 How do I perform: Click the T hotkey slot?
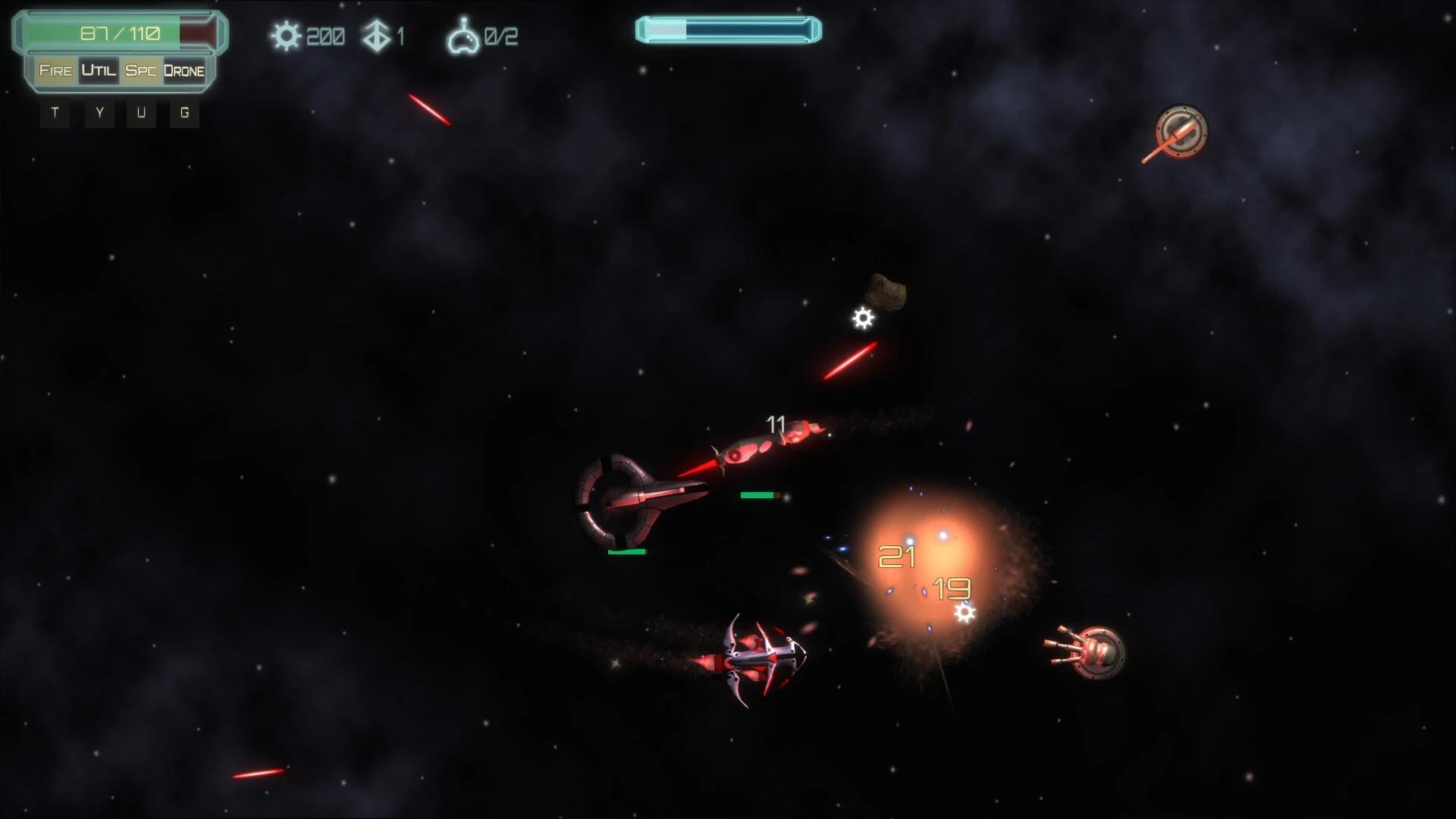55,113
